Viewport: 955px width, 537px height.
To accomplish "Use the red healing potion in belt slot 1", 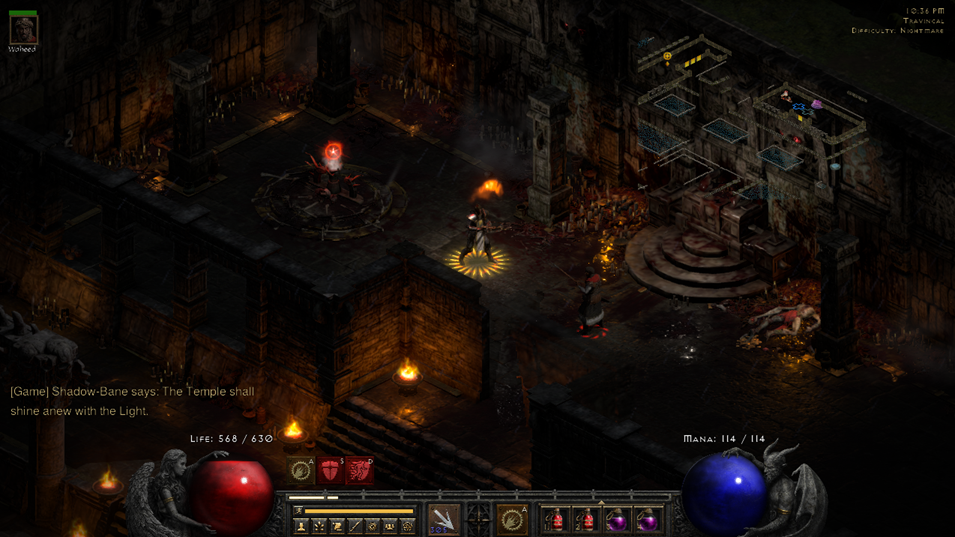I will (x=556, y=519).
